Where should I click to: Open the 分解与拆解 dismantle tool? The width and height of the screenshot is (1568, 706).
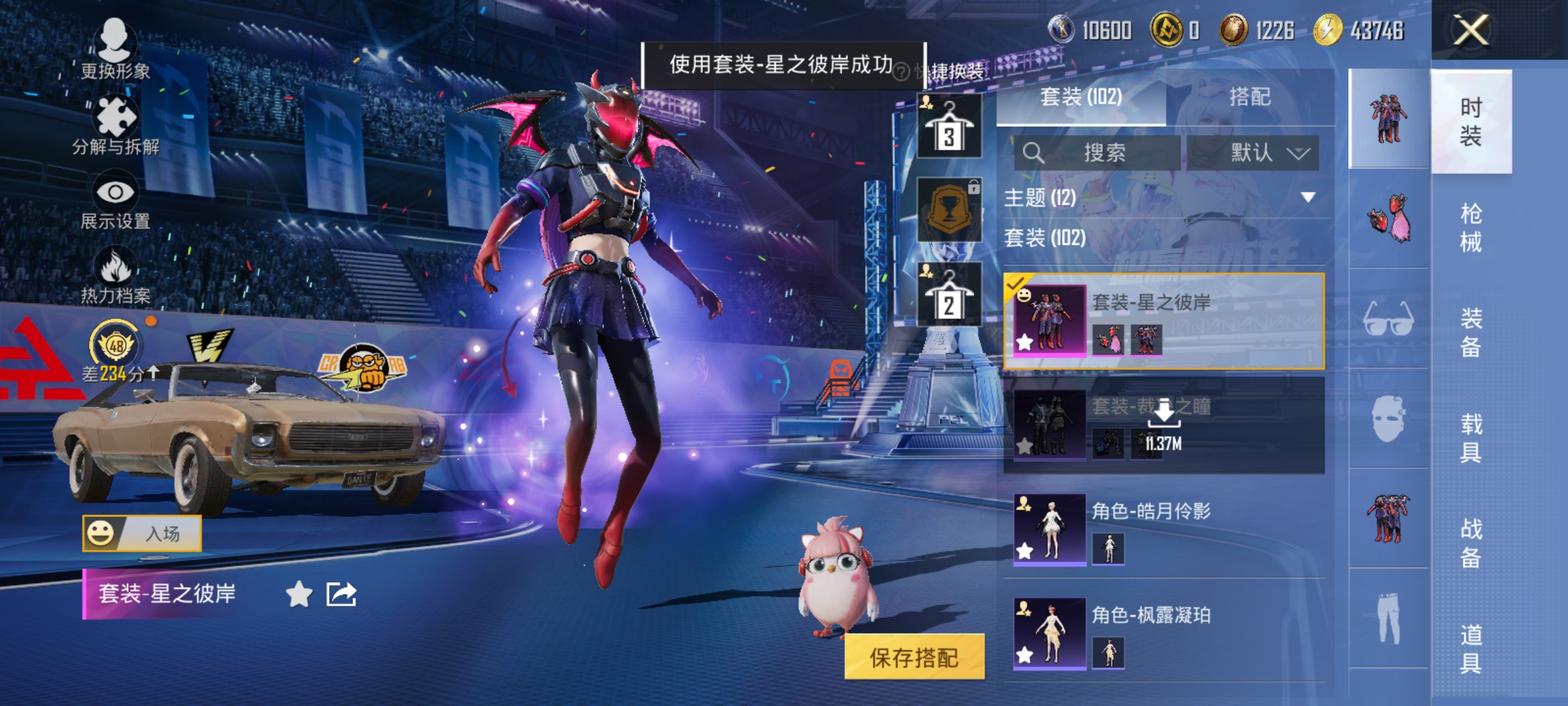118,114
